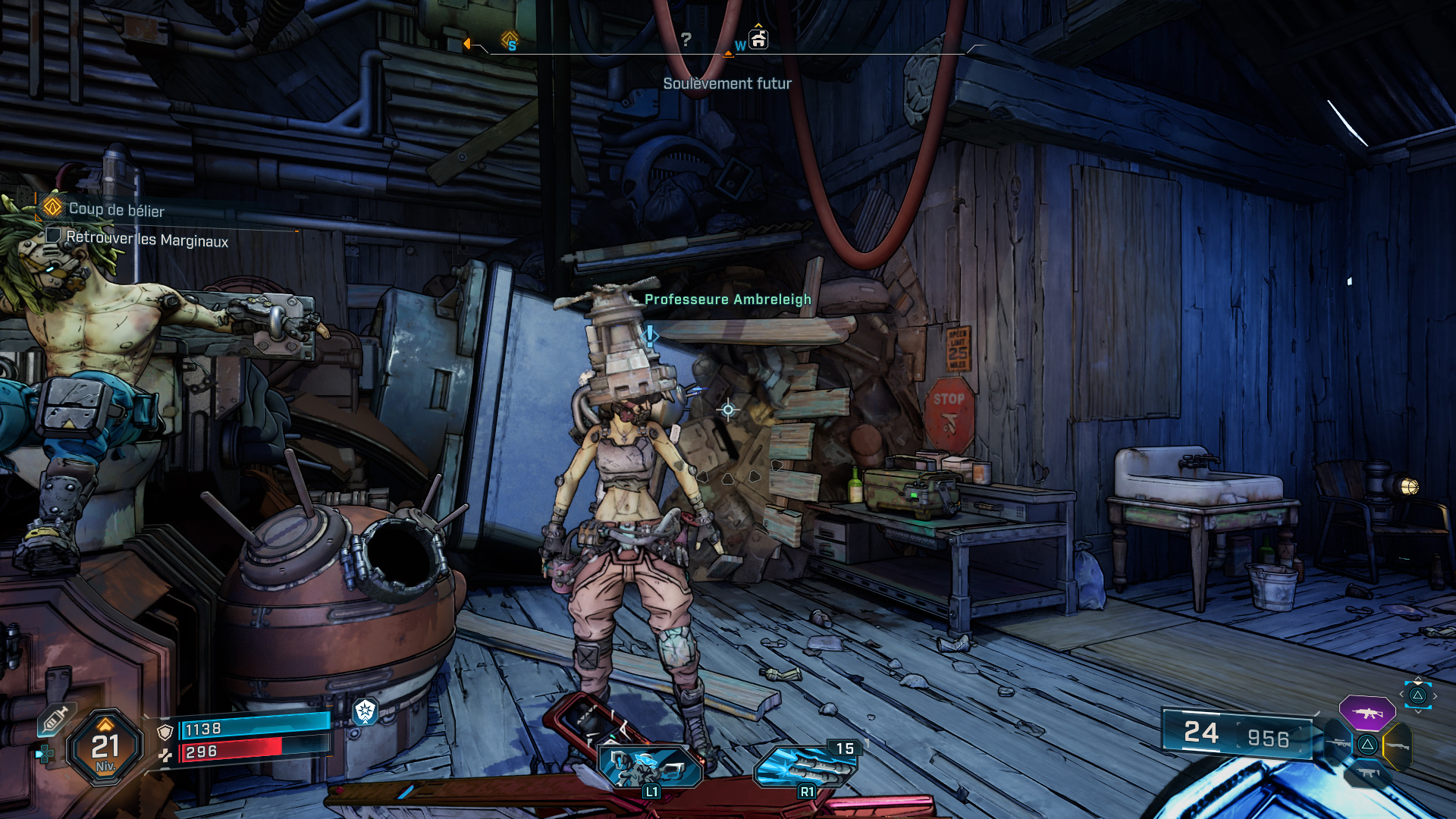Screen dimensions: 1456x819
Task: Click the orange quest marker on the compass
Action: [510, 39]
